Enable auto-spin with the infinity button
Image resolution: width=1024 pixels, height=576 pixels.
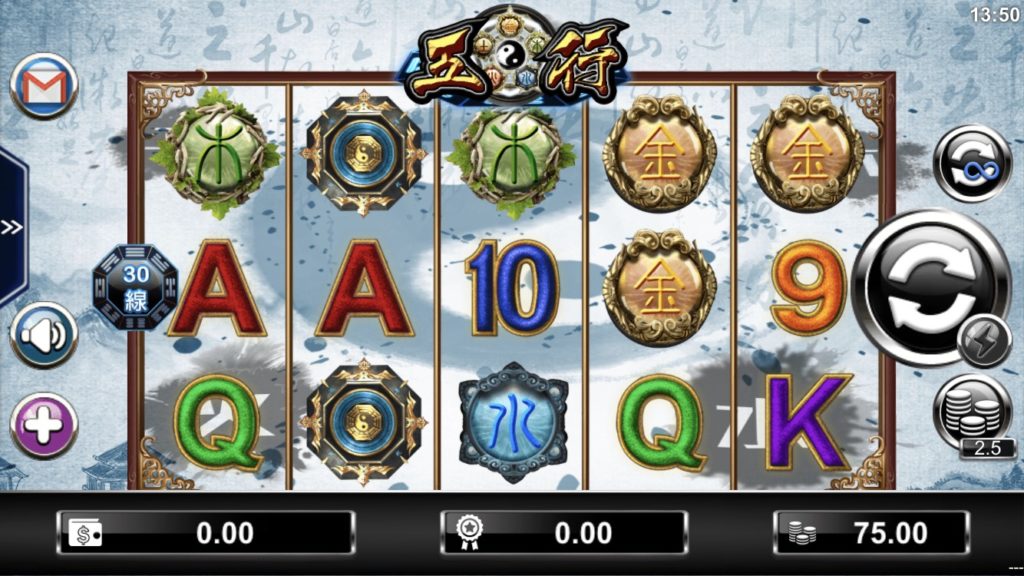point(972,163)
